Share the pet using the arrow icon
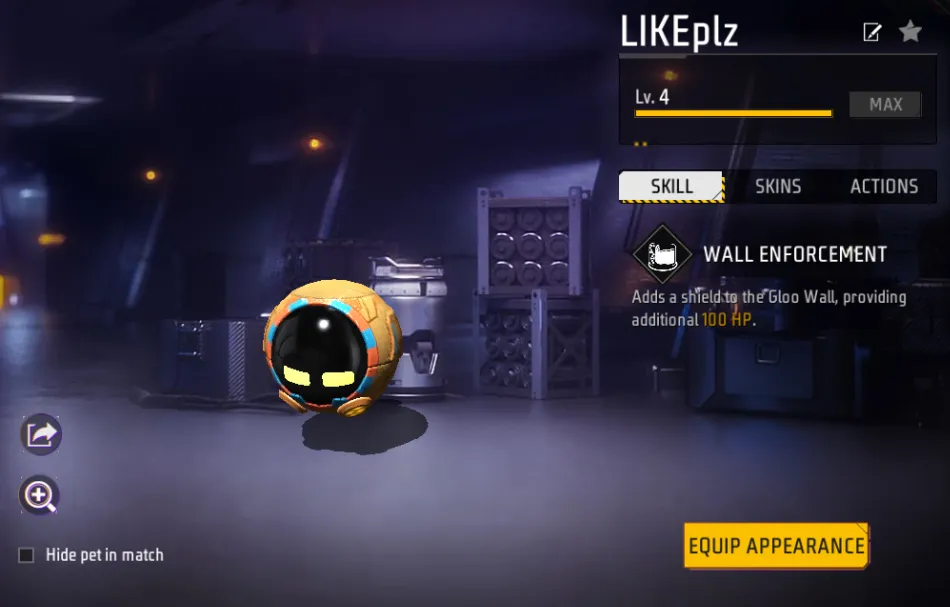This screenshot has width=950, height=607. (x=41, y=434)
